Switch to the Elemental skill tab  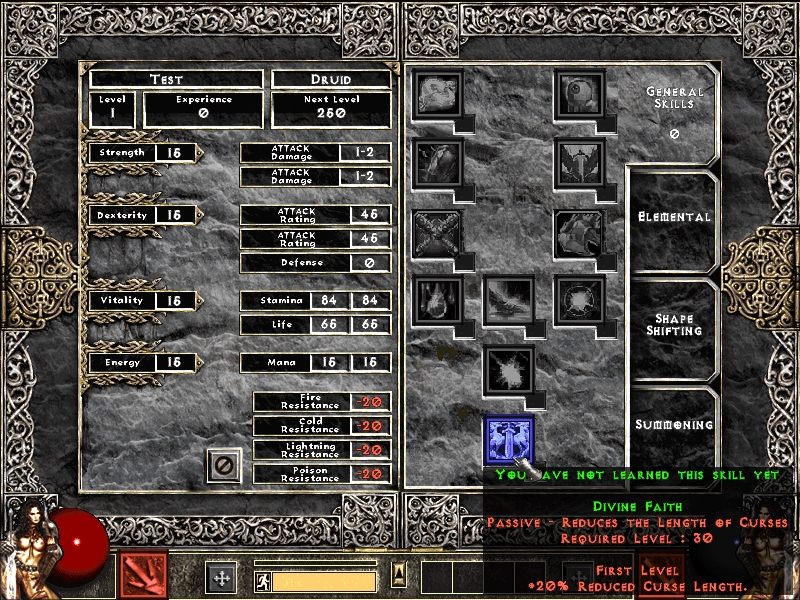(x=673, y=217)
